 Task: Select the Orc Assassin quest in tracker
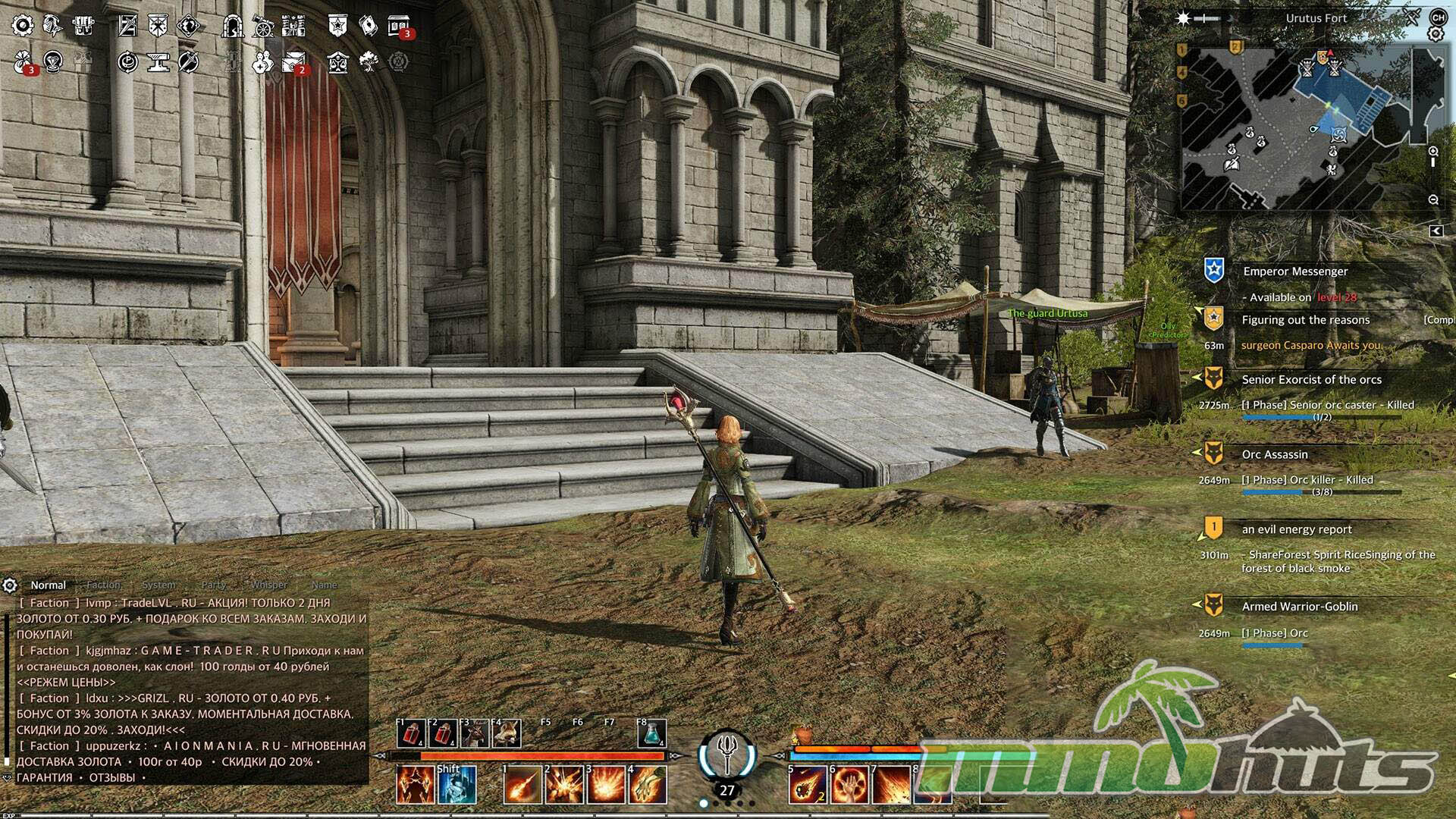point(1275,454)
